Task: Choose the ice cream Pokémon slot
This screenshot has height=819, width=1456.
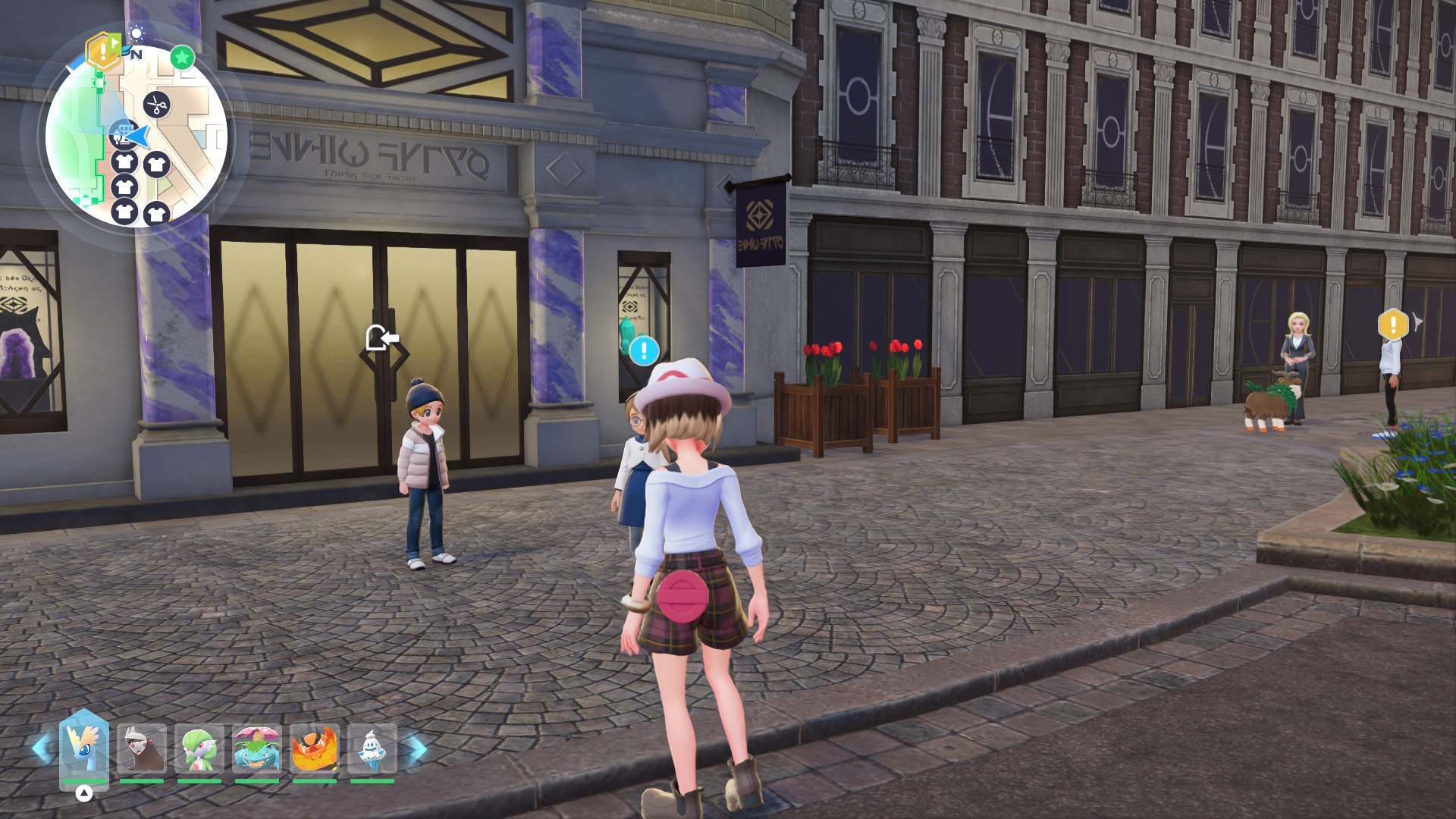Action: [372, 748]
